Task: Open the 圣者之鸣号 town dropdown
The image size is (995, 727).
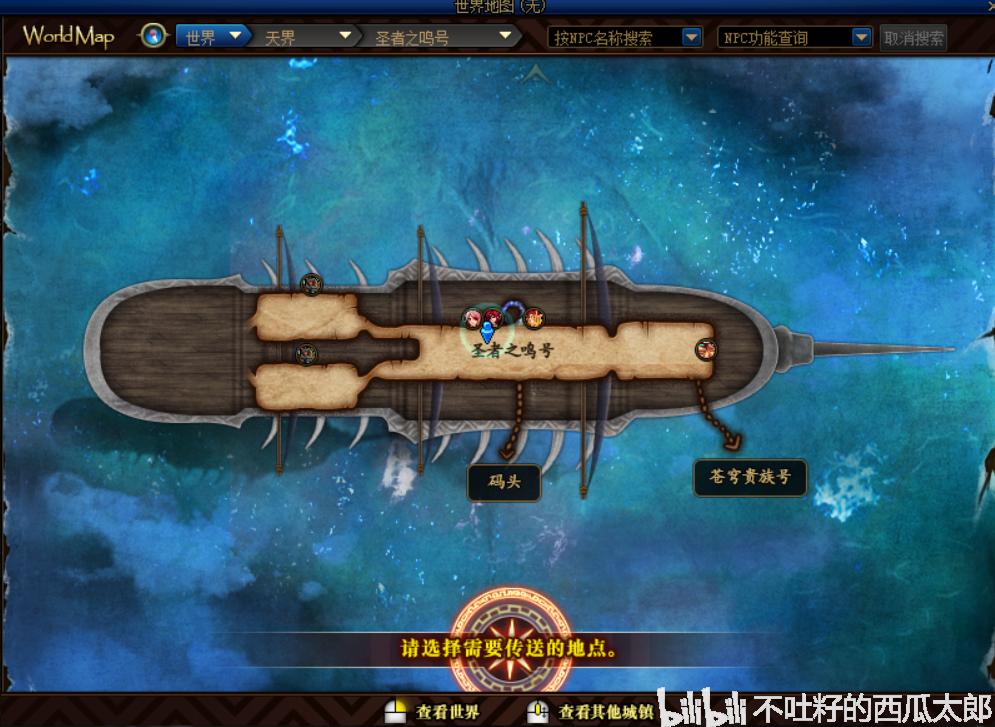Action: [441, 38]
